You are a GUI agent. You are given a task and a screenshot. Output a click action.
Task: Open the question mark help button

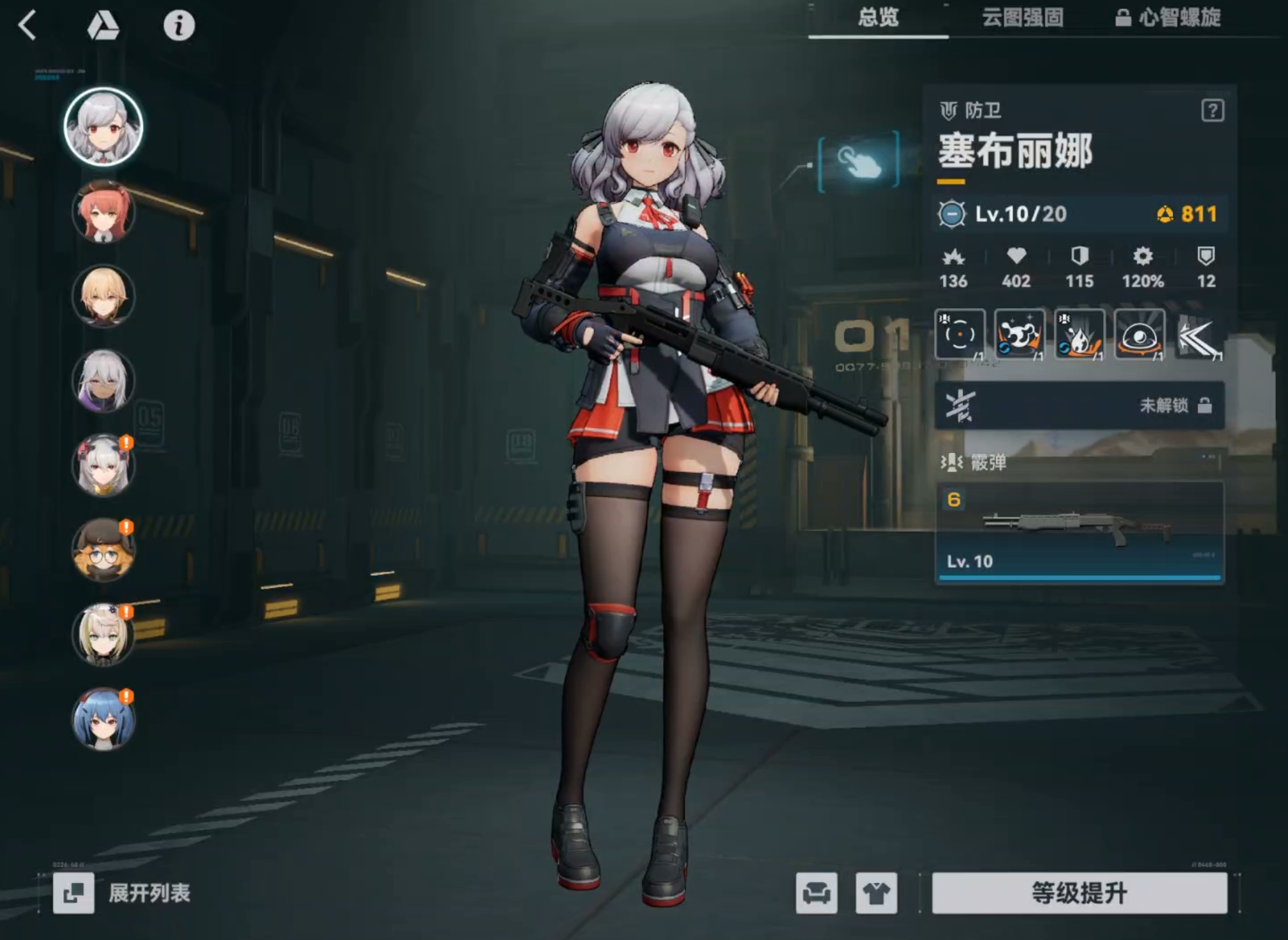pos(1212,111)
